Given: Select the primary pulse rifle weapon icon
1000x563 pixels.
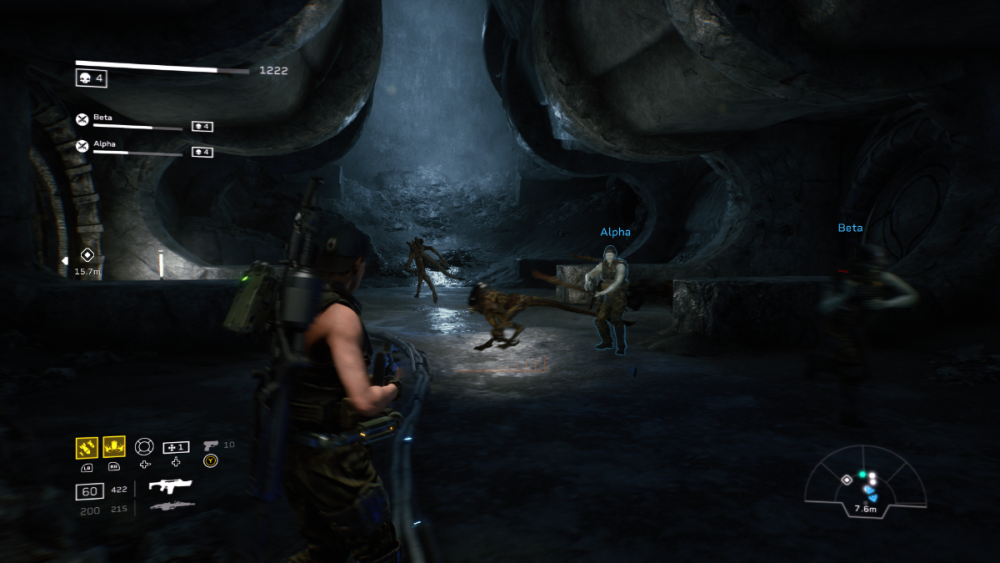Looking at the screenshot, I should click(x=170, y=486).
